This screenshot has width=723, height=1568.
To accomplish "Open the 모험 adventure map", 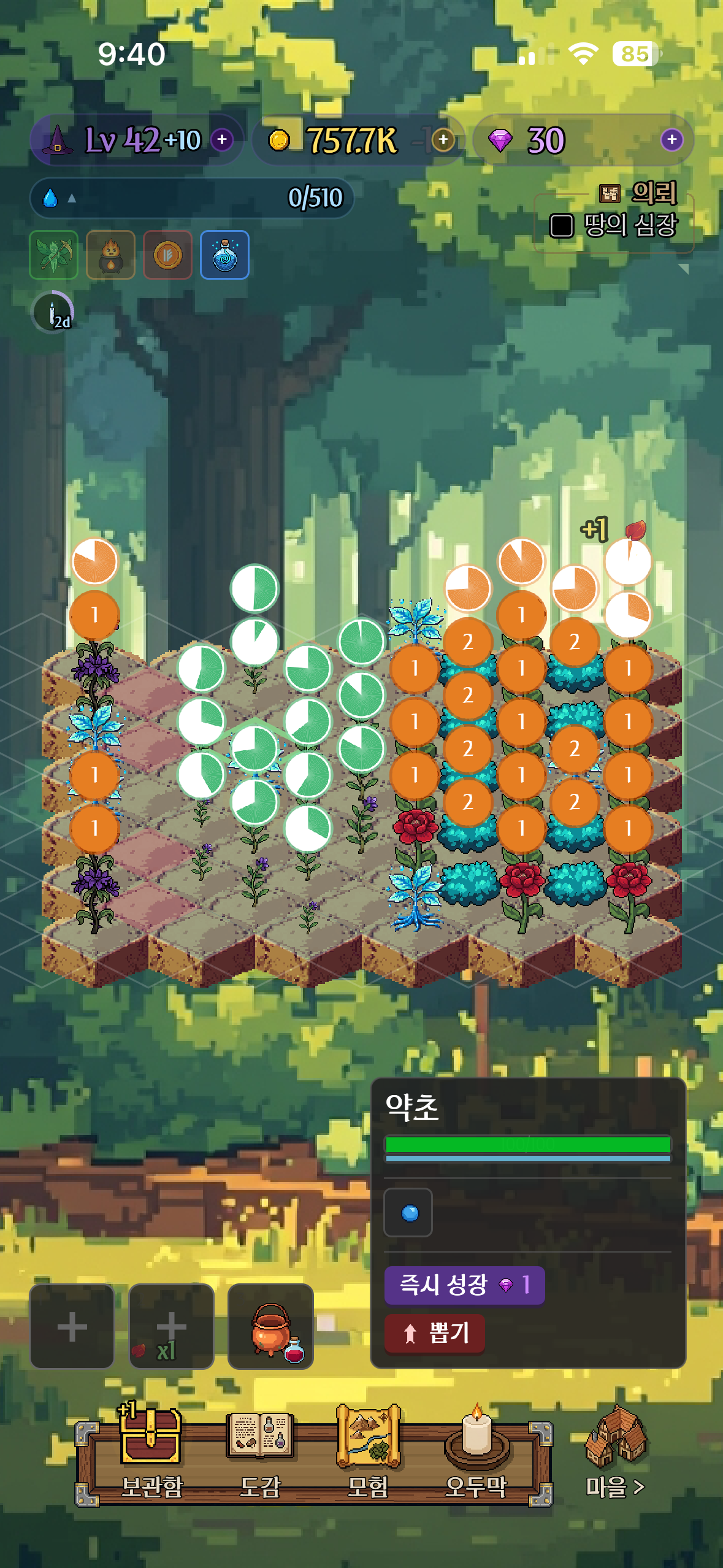I will pyautogui.click(x=368, y=1448).
